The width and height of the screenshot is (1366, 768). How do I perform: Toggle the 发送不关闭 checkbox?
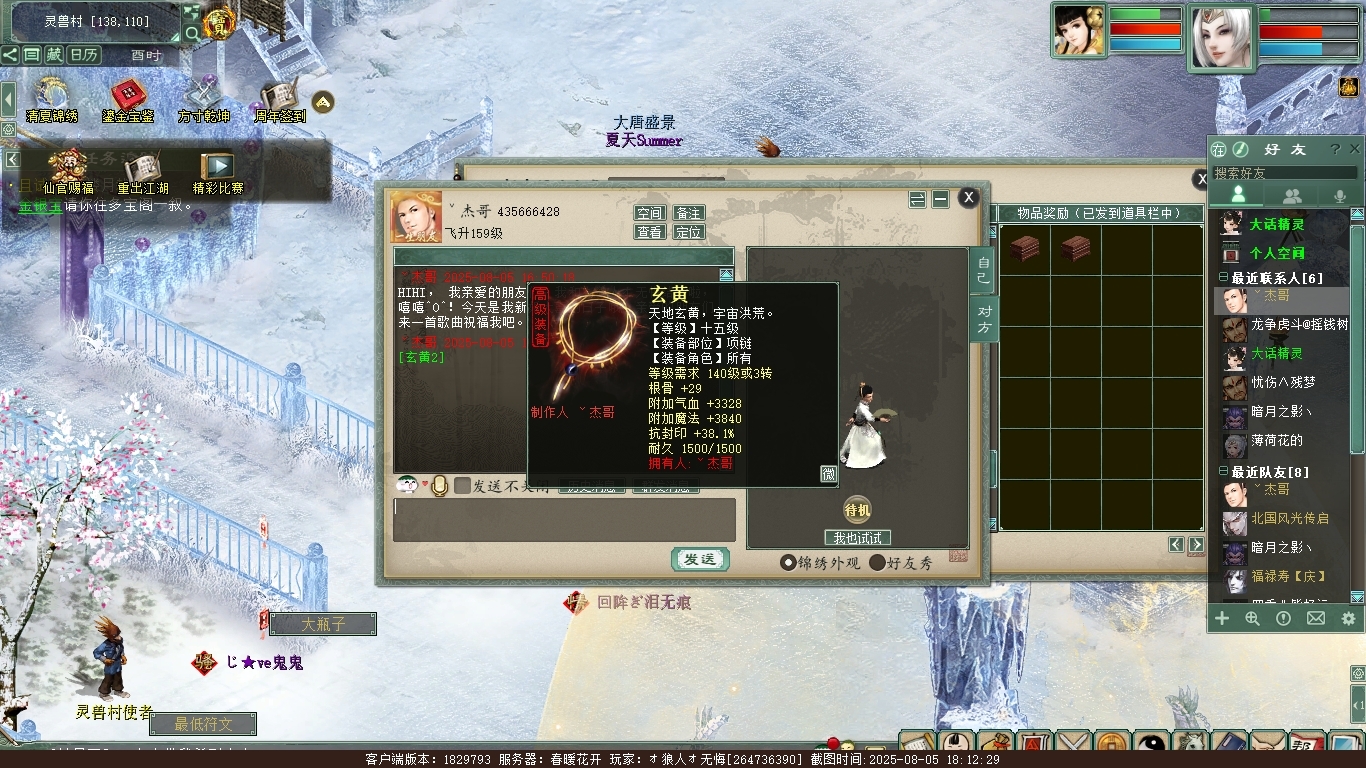[463, 486]
